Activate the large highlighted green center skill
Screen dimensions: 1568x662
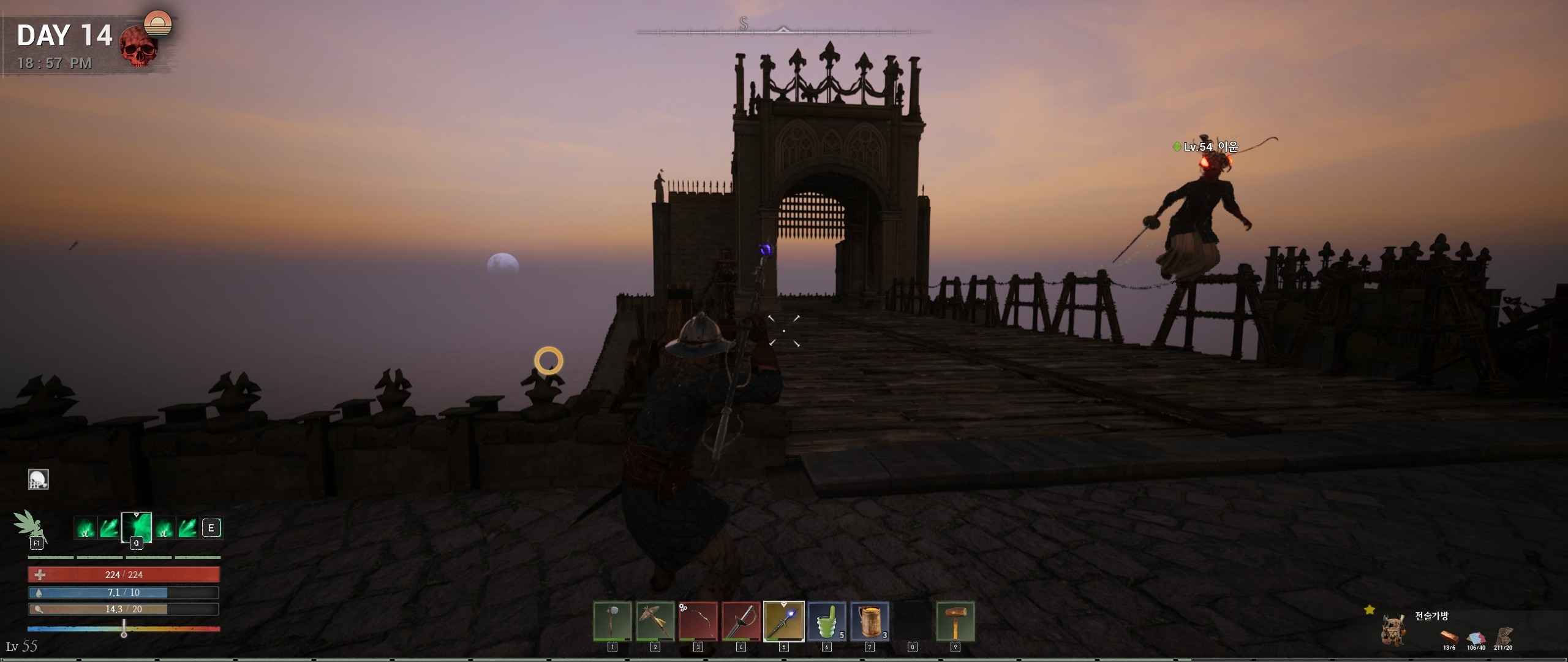pos(136,527)
